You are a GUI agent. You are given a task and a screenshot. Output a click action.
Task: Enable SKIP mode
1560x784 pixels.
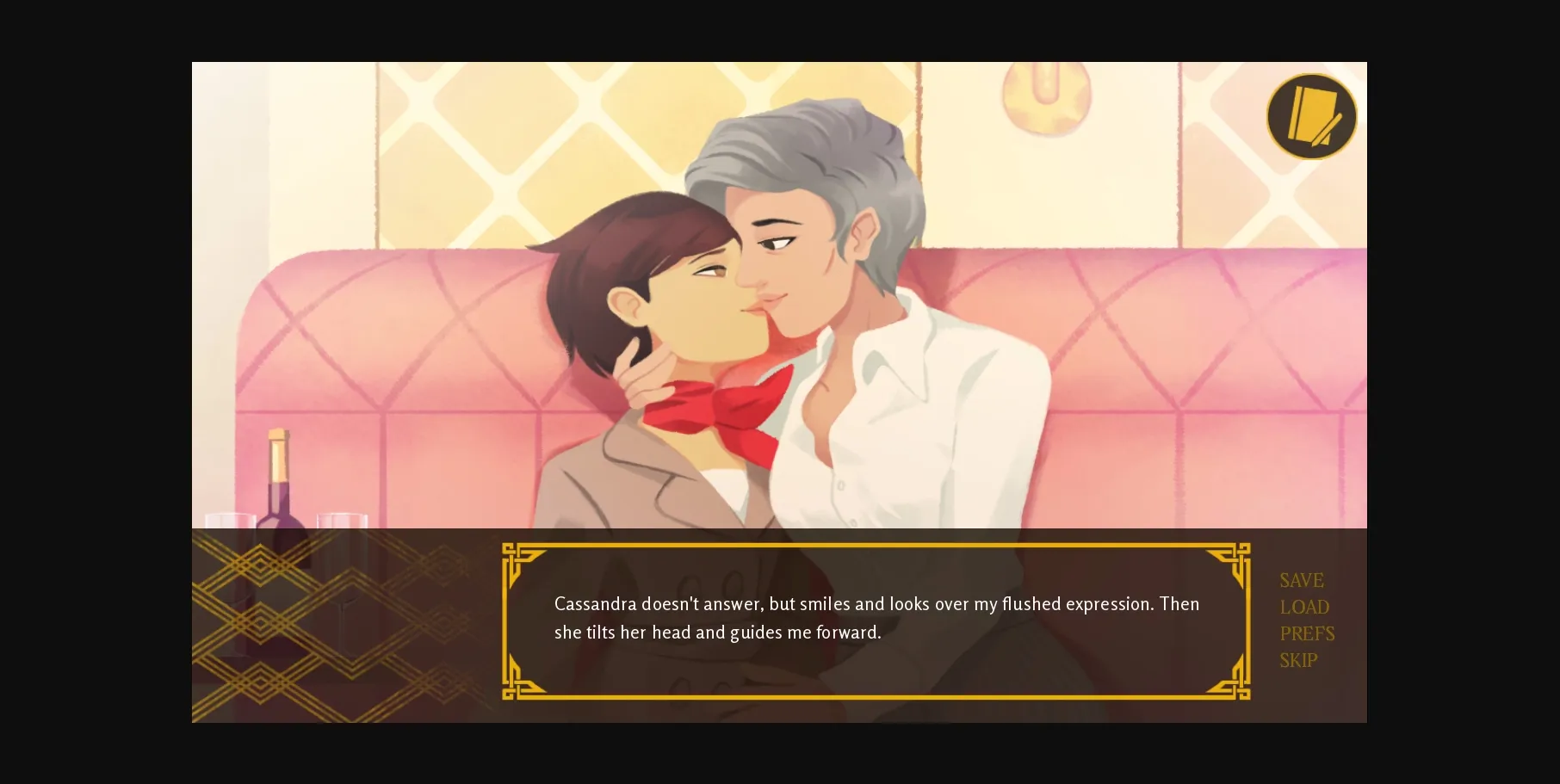click(1300, 660)
